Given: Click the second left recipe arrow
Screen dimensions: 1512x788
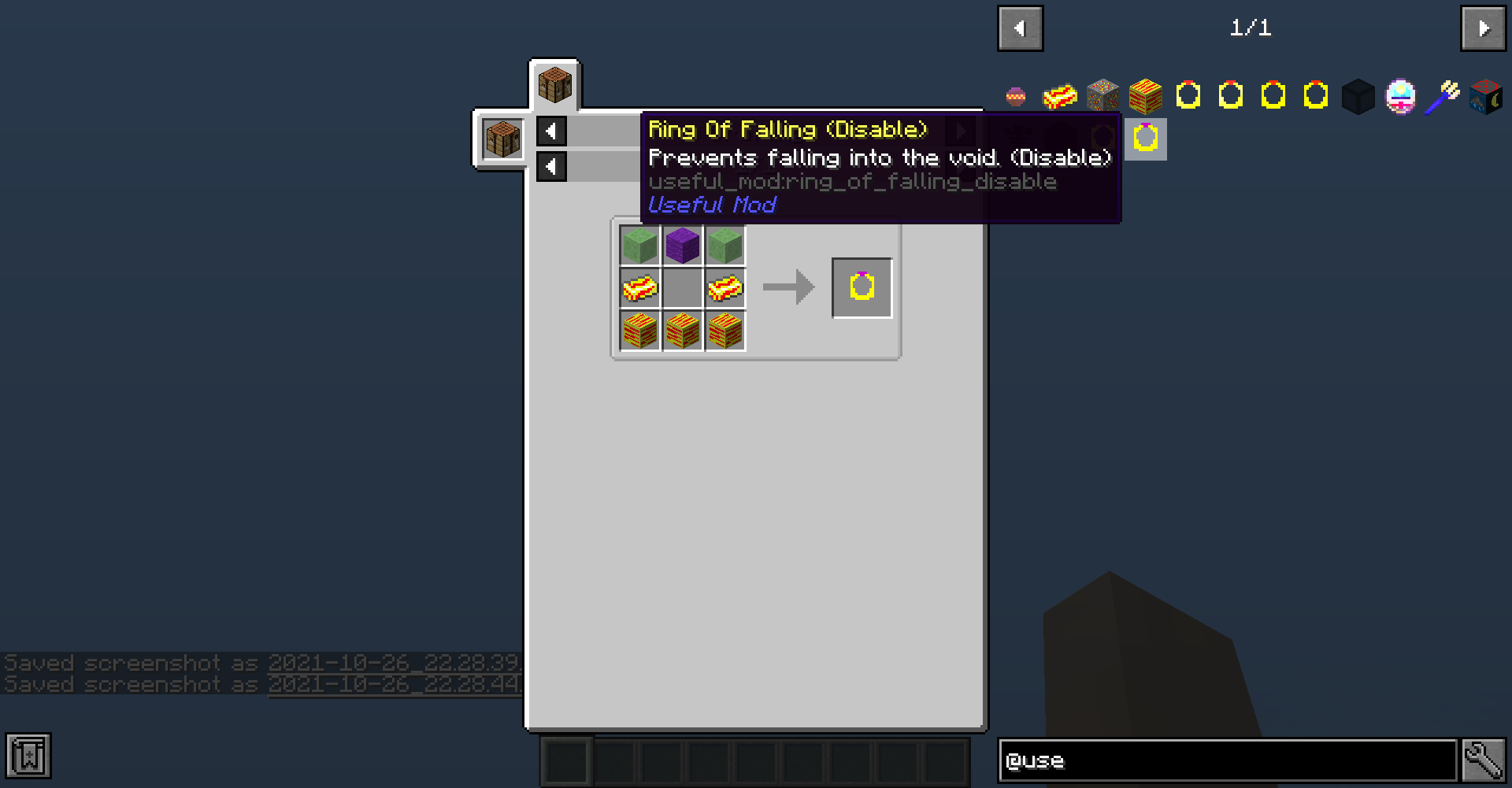Looking at the screenshot, I should click(x=550, y=166).
